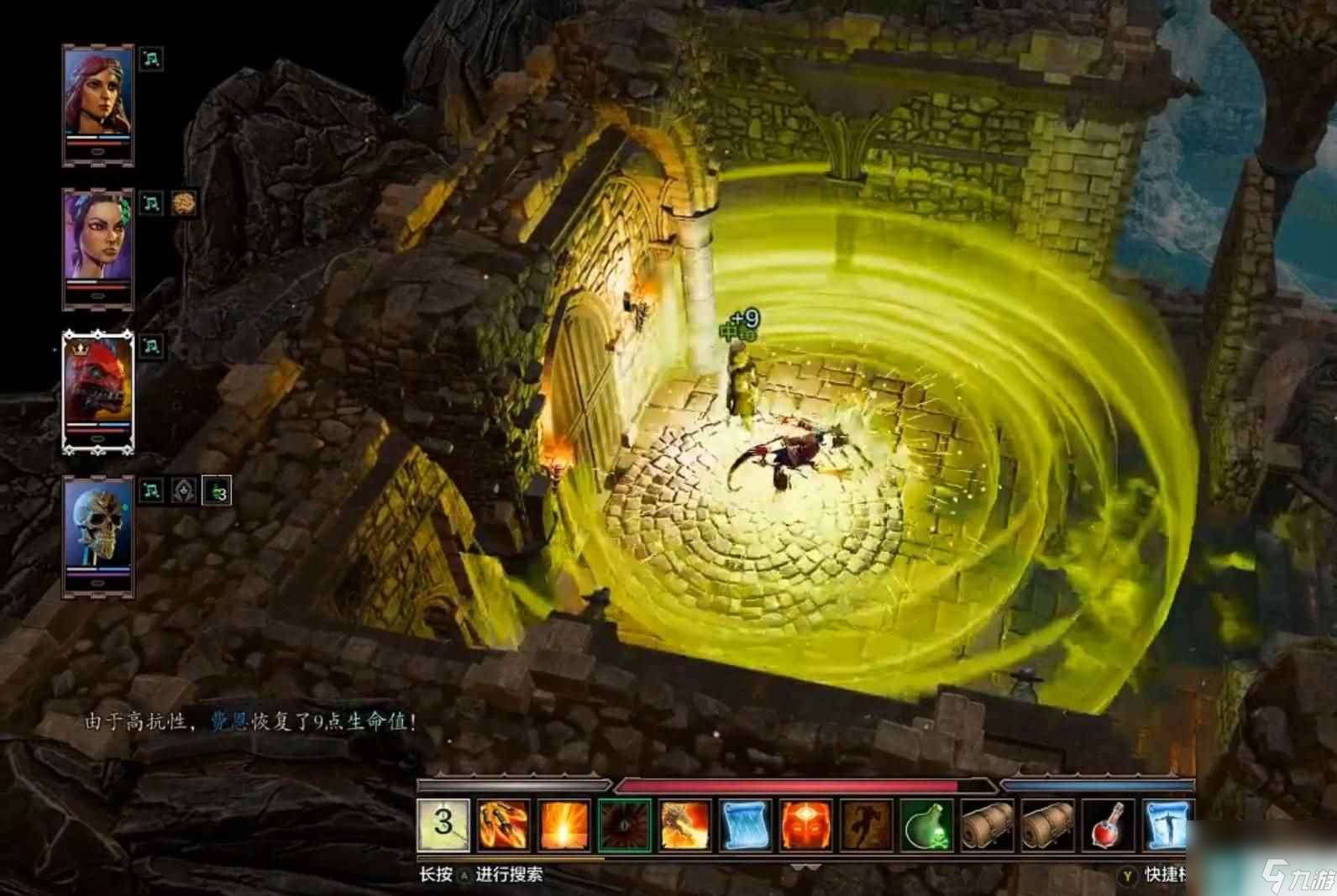This screenshot has width=1337, height=896.
Task: Activate the red glowing mask skill
Action: click(806, 824)
